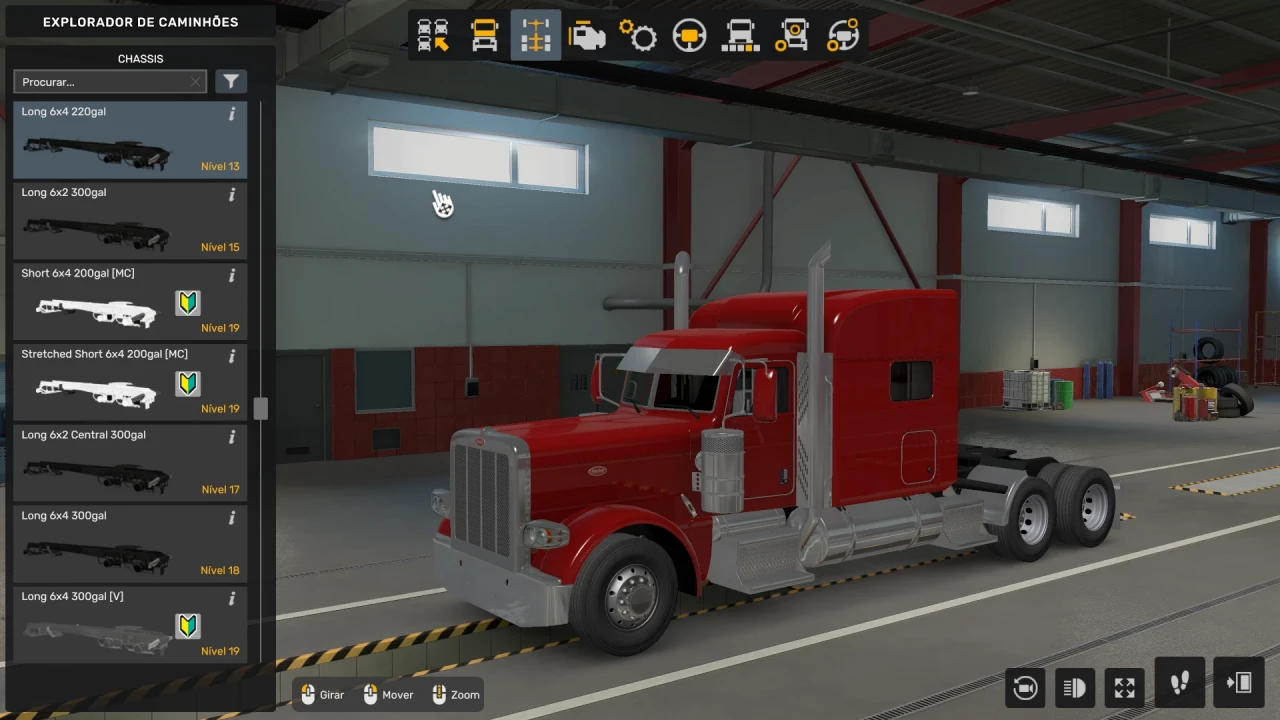Open the Paint job icon in the toolbar

click(x=740, y=35)
